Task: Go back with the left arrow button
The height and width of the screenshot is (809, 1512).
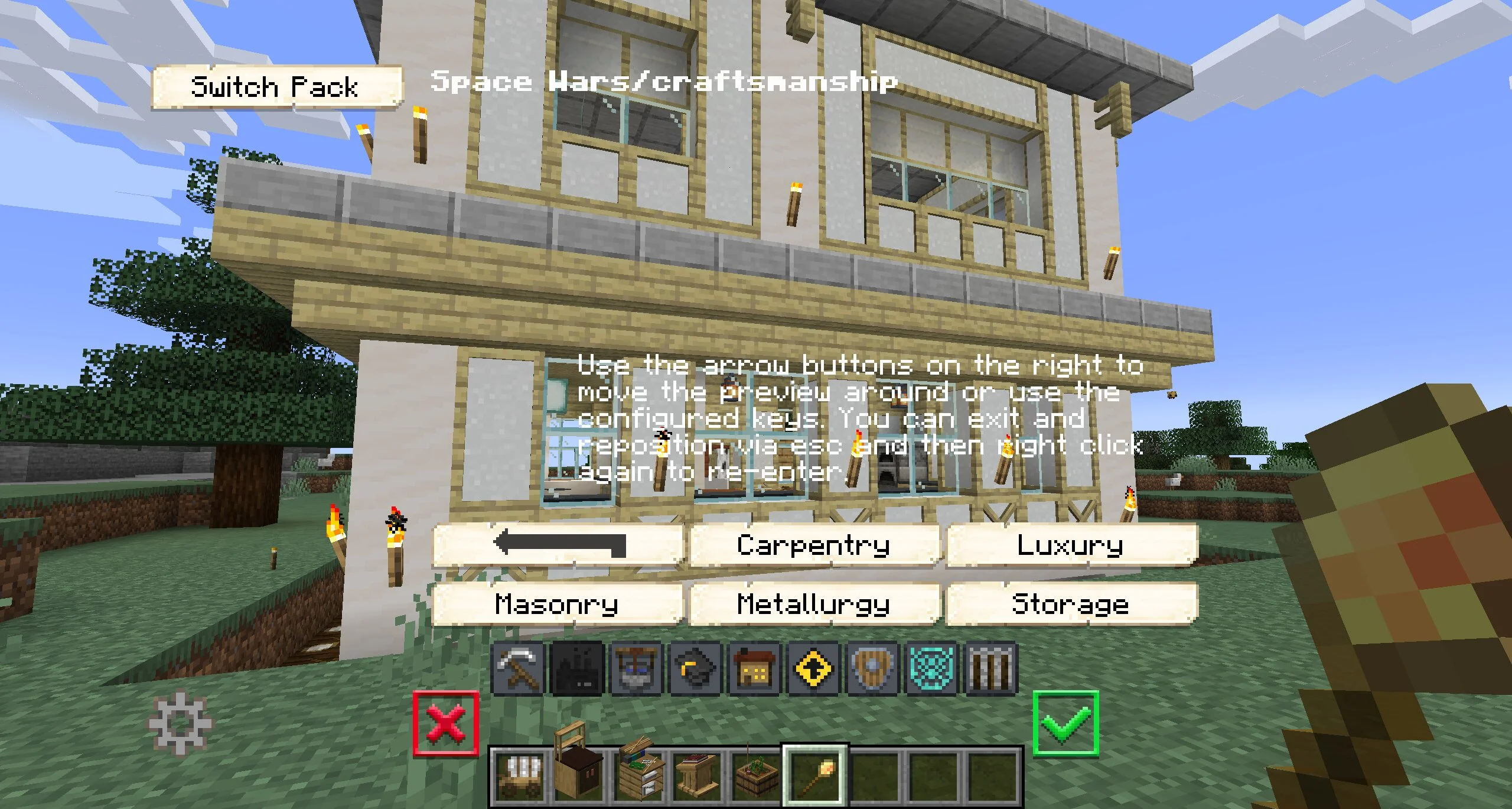Action: 558,544
